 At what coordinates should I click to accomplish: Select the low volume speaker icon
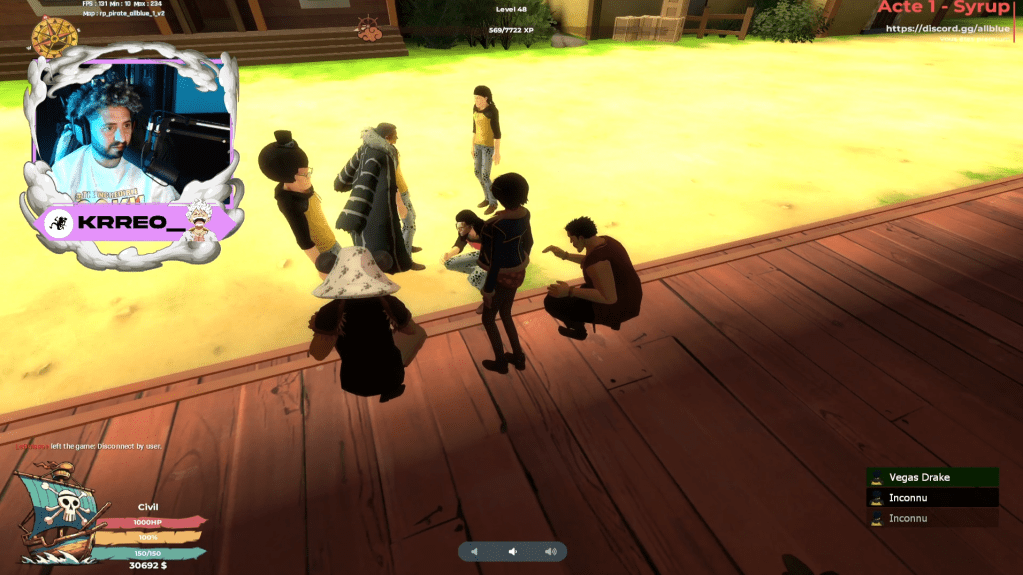click(475, 551)
